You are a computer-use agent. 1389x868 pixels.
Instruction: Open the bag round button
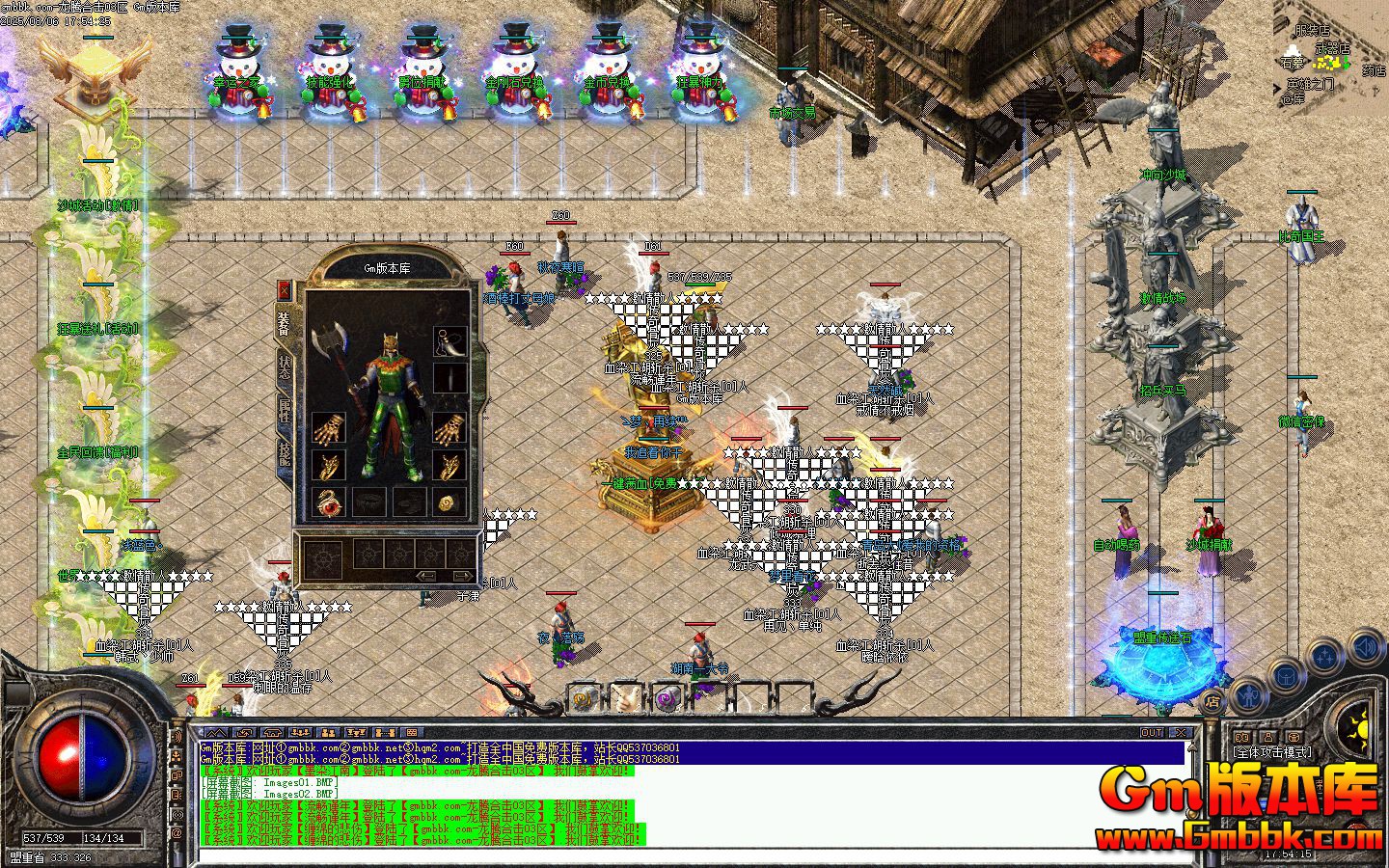point(1288,674)
